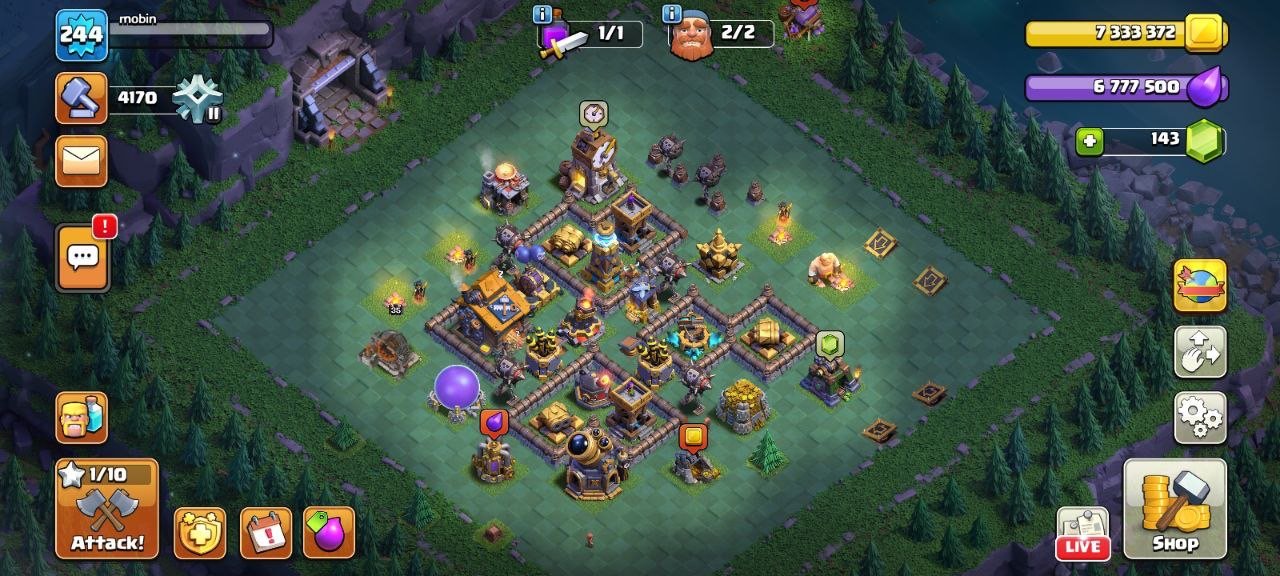The width and height of the screenshot is (1280, 576).
Task: View the Builder trophies hammer icon
Action: [x=81, y=97]
